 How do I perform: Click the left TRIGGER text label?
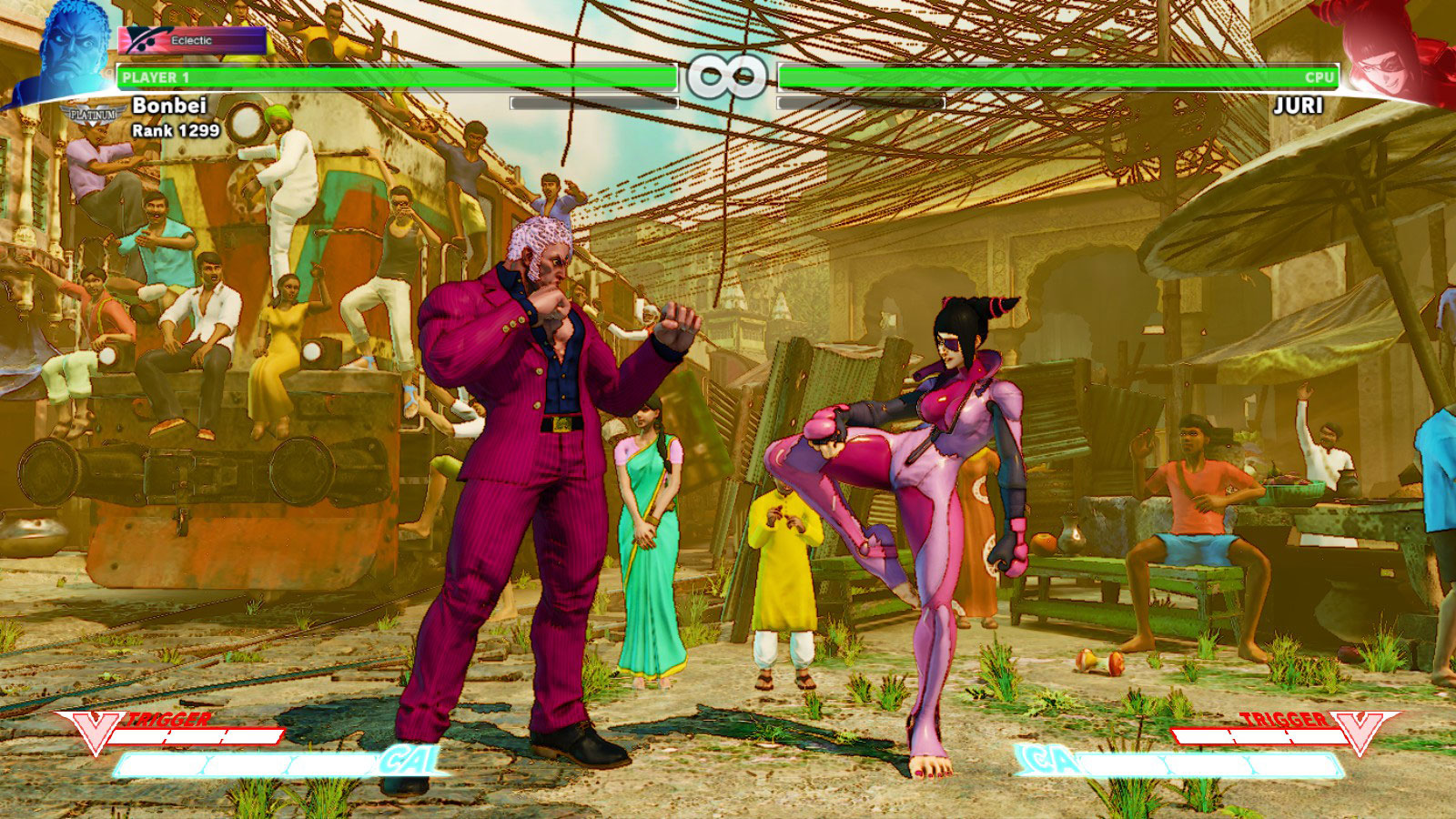(x=169, y=720)
